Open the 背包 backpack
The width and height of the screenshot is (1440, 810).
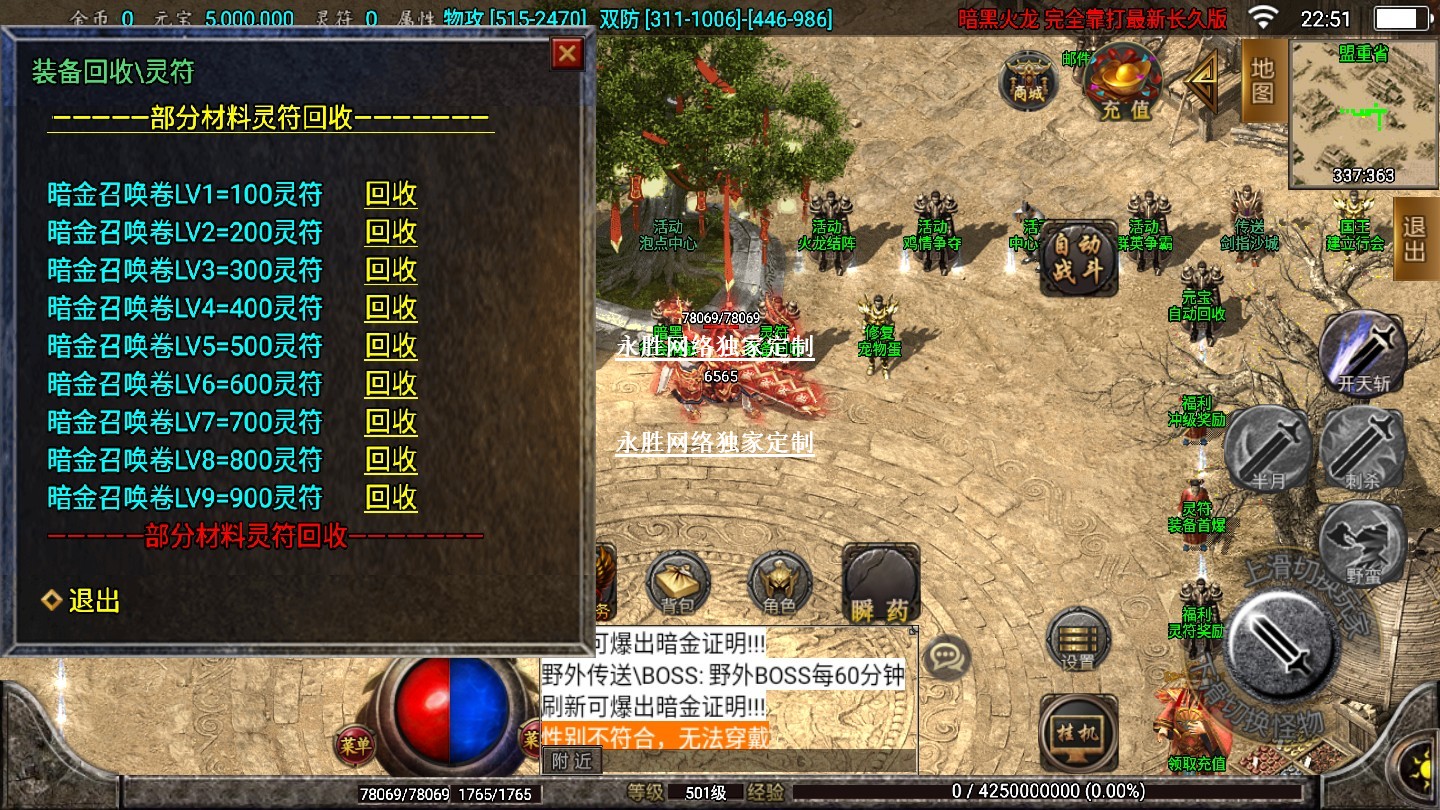(678, 583)
